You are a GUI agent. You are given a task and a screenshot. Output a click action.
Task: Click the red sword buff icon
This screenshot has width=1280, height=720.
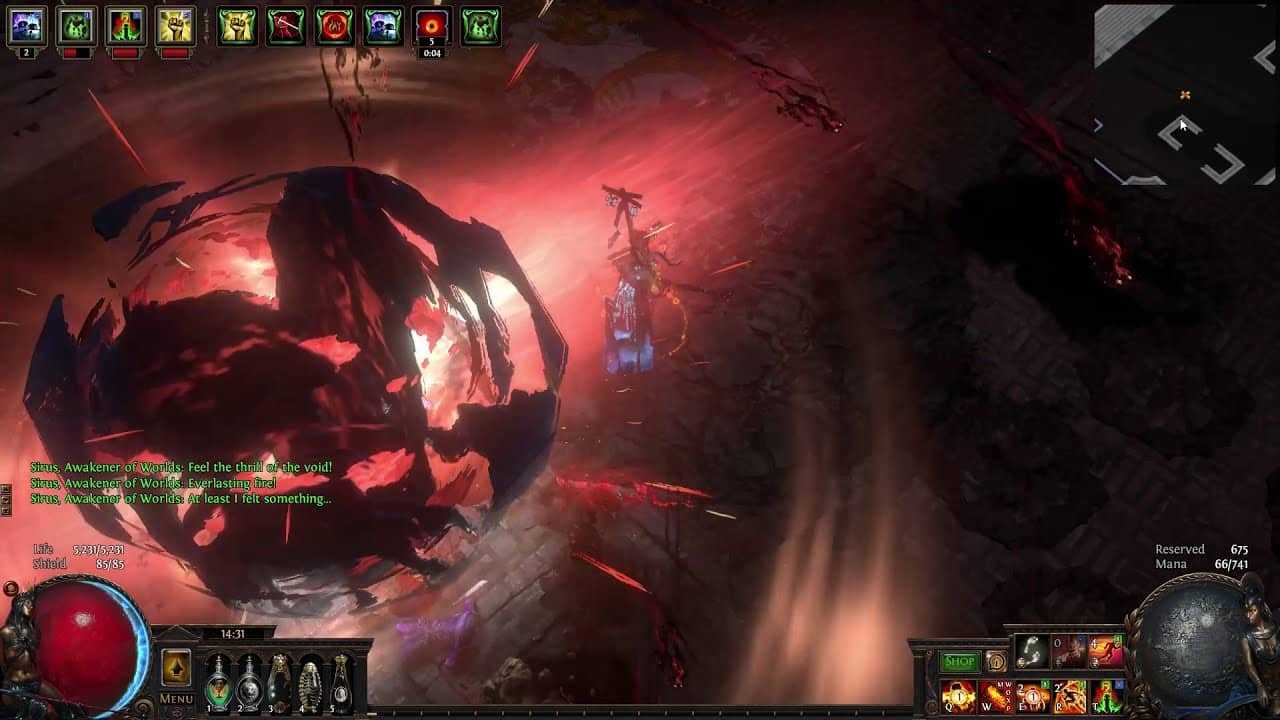(x=286, y=27)
